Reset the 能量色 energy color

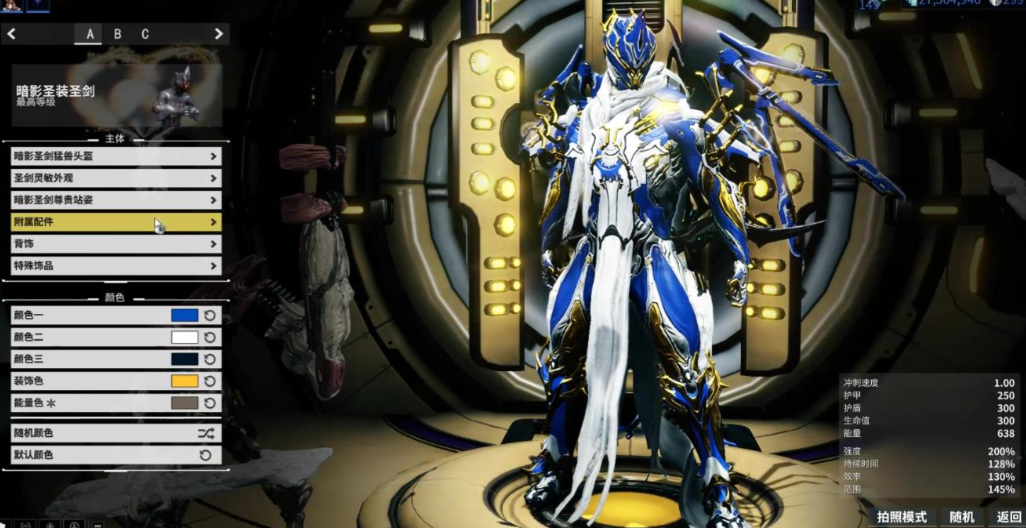click(210, 403)
